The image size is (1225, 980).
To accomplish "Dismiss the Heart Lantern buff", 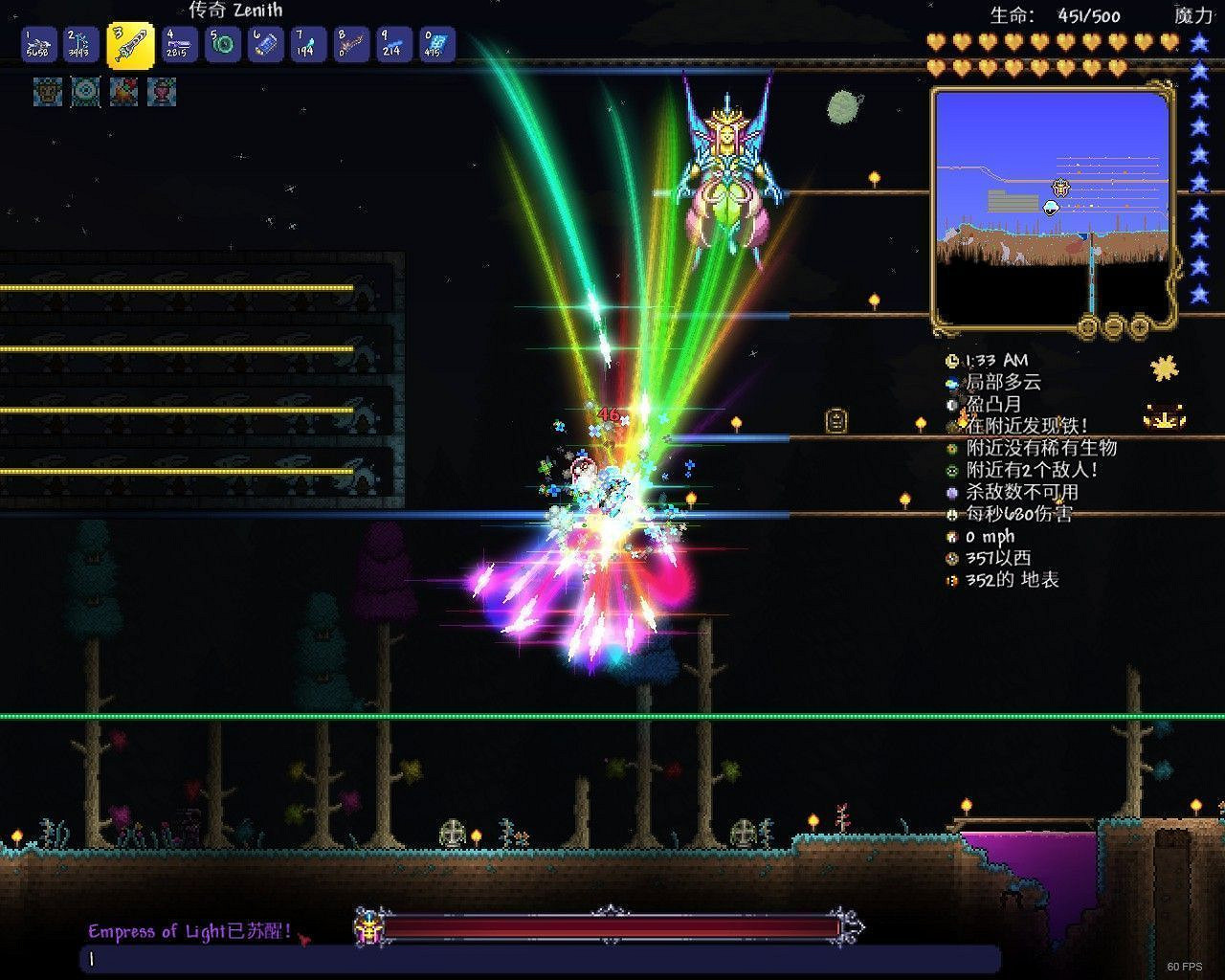I will pyautogui.click(x=161, y=93).
